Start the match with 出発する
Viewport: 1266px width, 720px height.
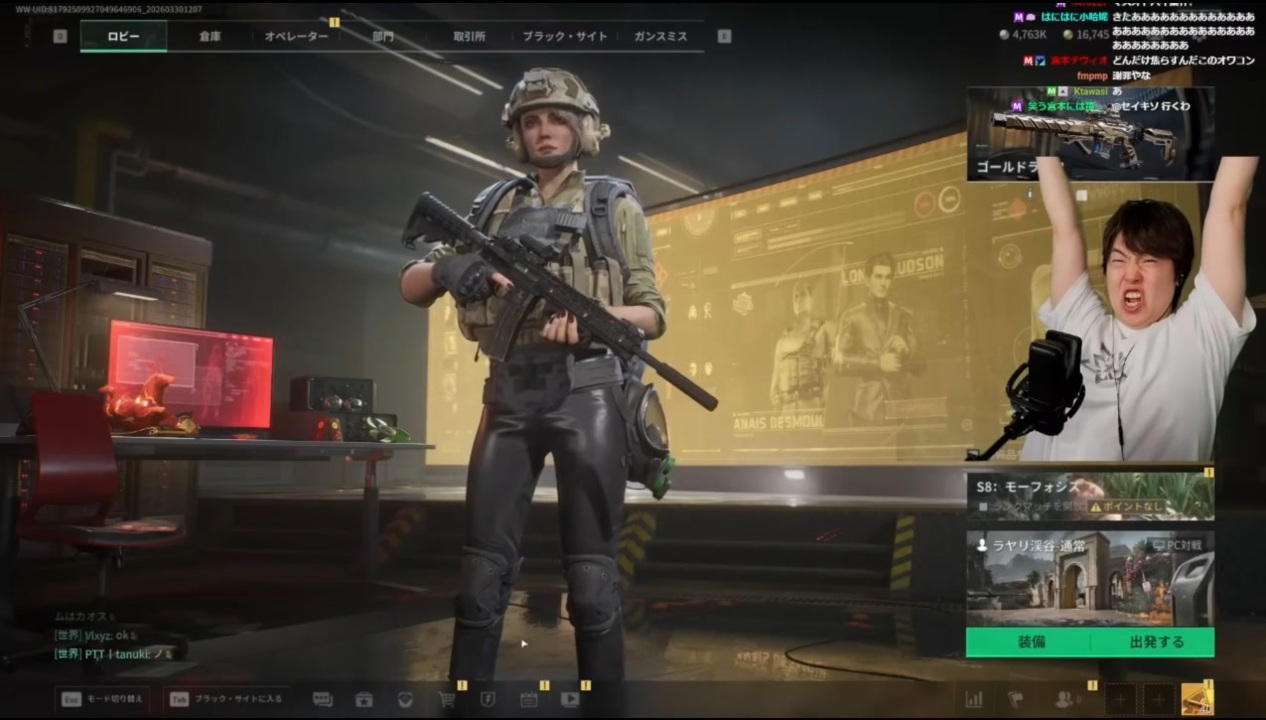click(x=1156, y=642)
